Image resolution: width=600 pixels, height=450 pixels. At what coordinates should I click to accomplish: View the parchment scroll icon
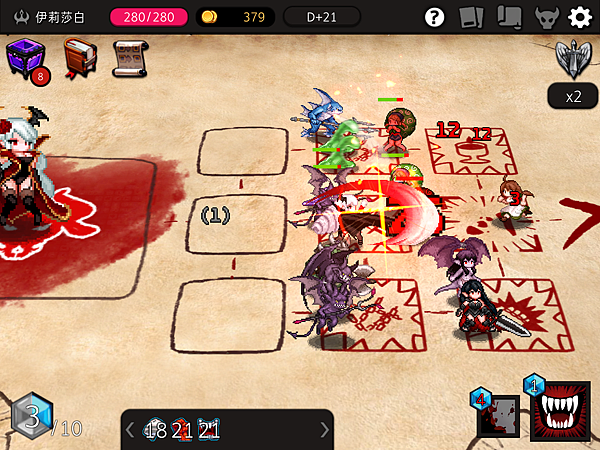pos(128,59)
